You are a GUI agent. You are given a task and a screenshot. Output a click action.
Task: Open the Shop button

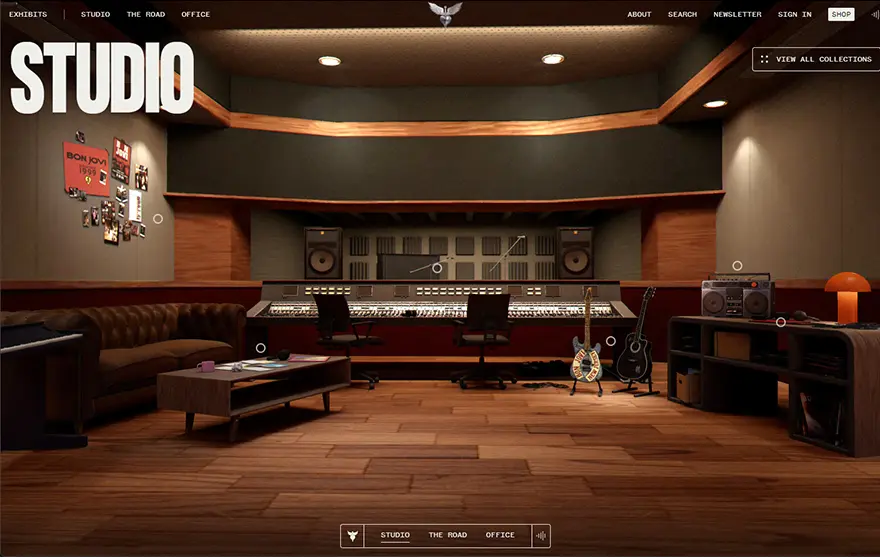841,15
